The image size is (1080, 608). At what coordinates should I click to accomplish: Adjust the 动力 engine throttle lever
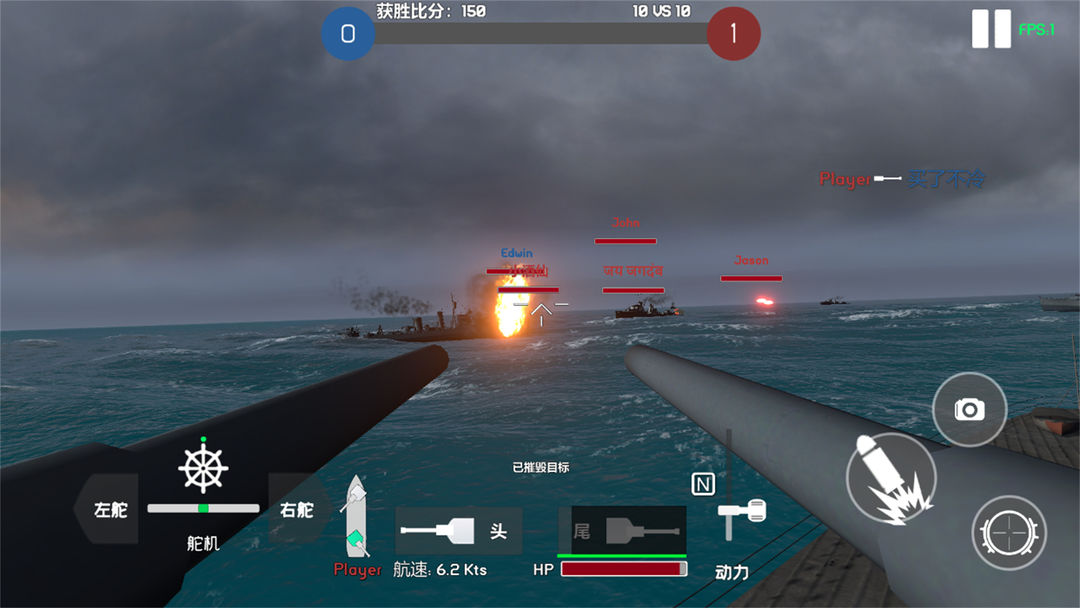click(x=741, y=511)
